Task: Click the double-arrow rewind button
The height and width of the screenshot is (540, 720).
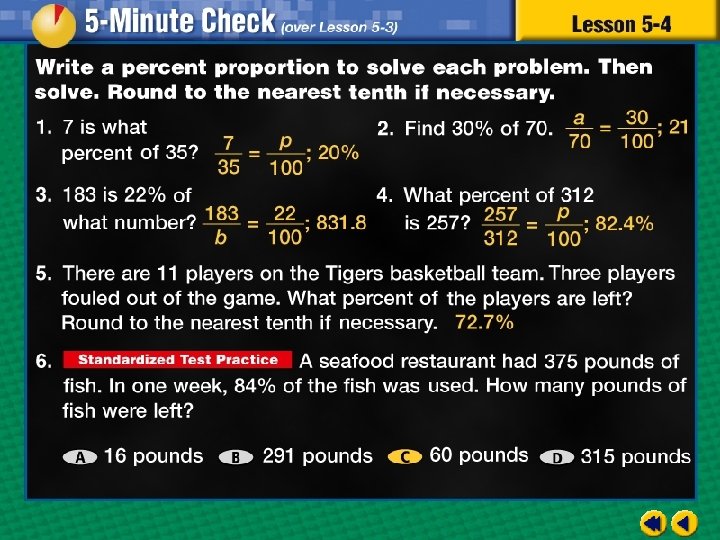Action: point(653,523)
